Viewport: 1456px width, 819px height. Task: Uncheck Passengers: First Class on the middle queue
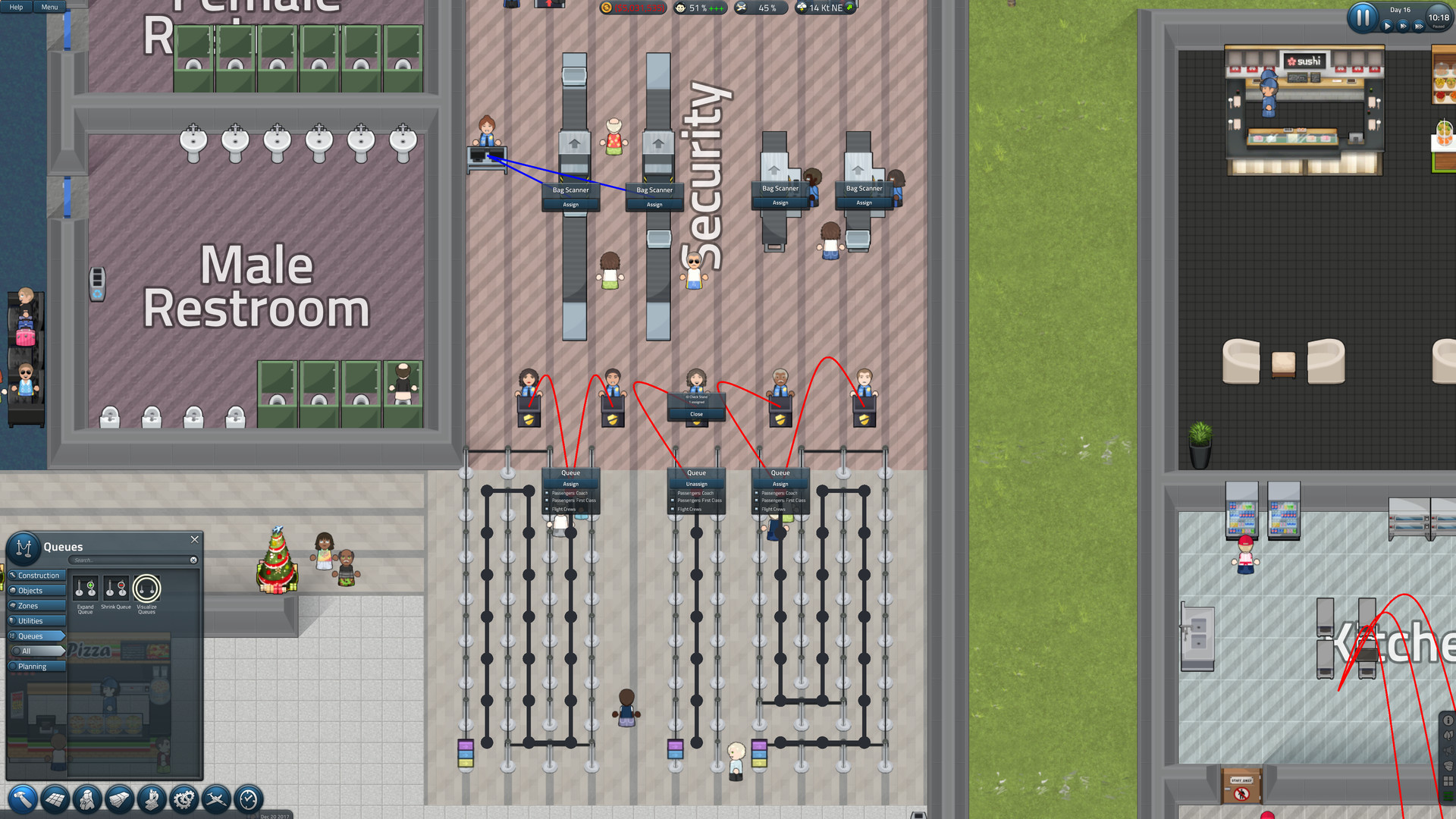(672, 500)
